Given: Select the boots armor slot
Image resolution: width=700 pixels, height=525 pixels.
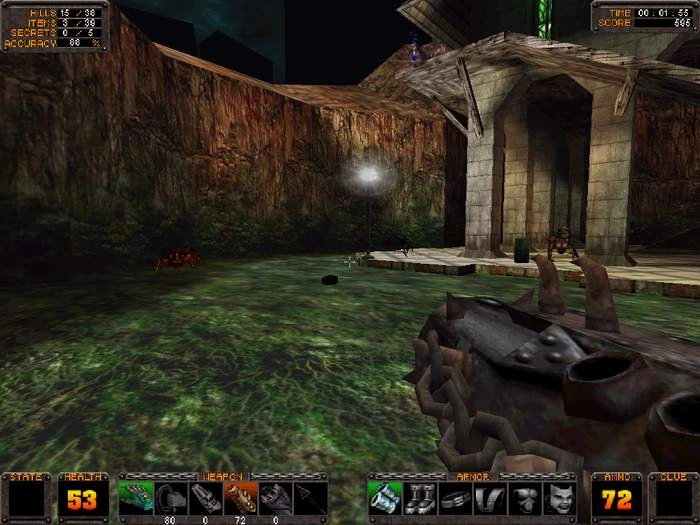Looking at the screenshot, I should [420, 497].
